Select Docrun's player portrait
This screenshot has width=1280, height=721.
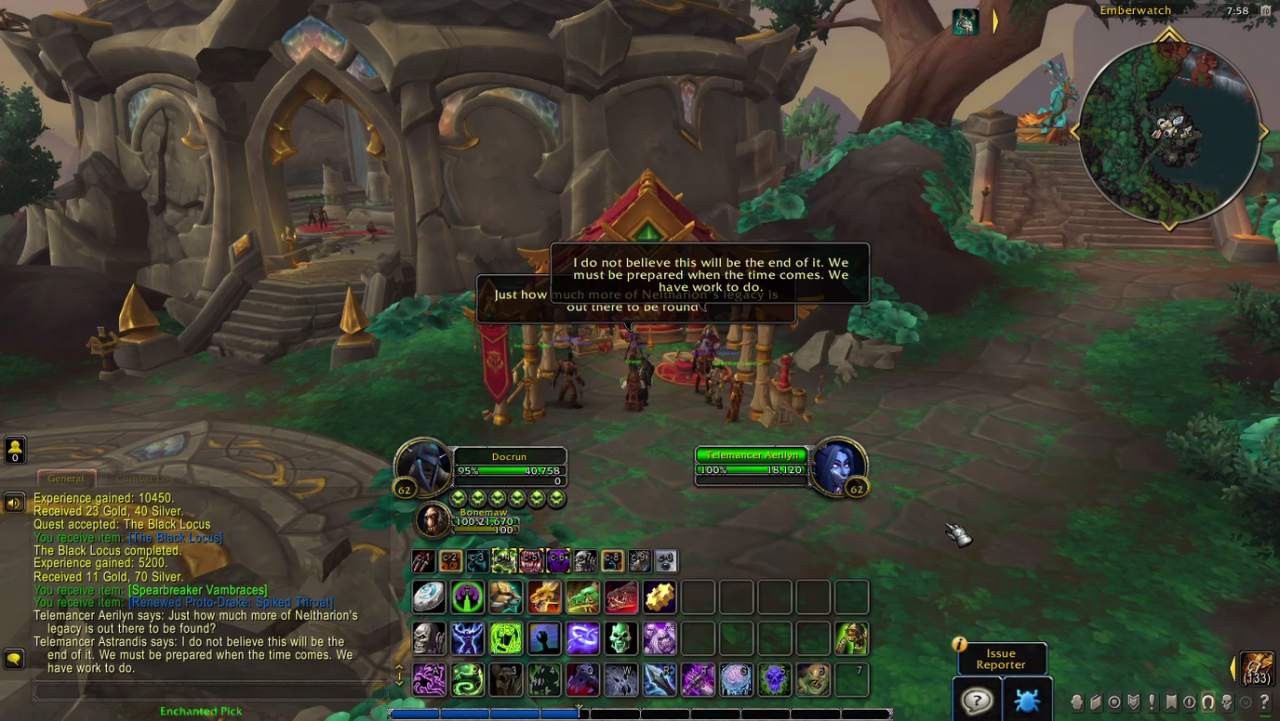tap(424, 466)
